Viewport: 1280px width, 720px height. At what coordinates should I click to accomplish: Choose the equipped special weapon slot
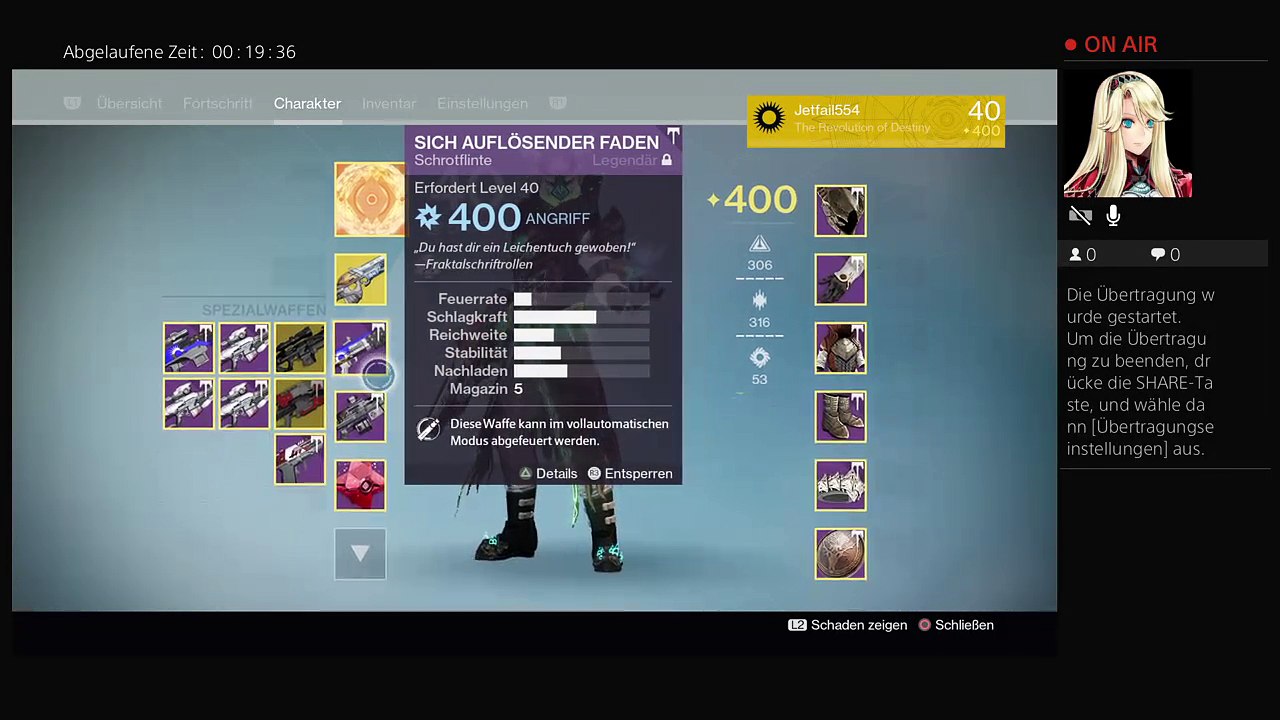[360, 348]
